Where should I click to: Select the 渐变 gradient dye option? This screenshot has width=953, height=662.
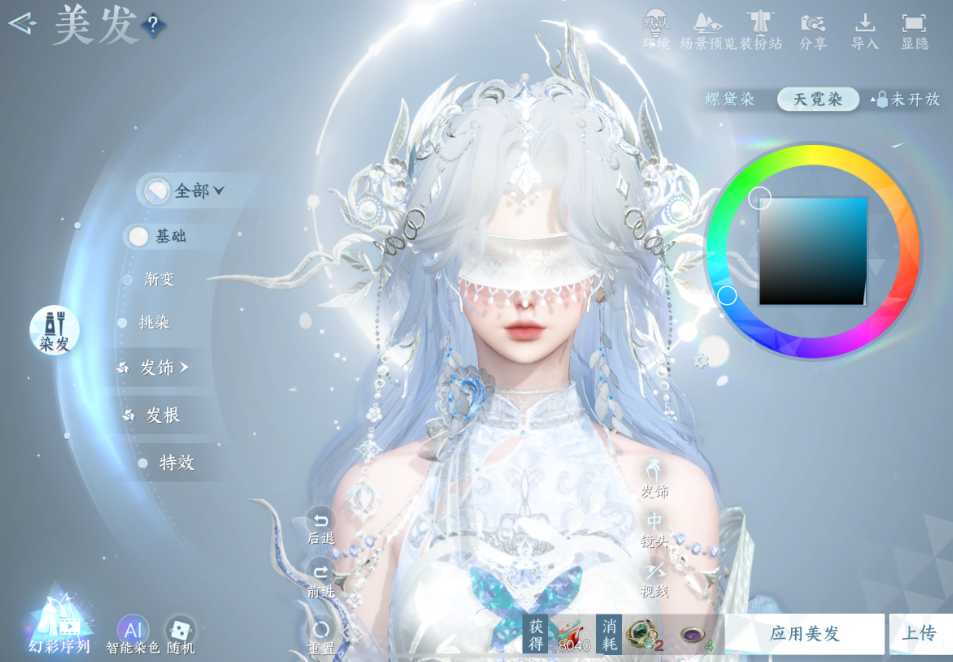tap(159, 279)
